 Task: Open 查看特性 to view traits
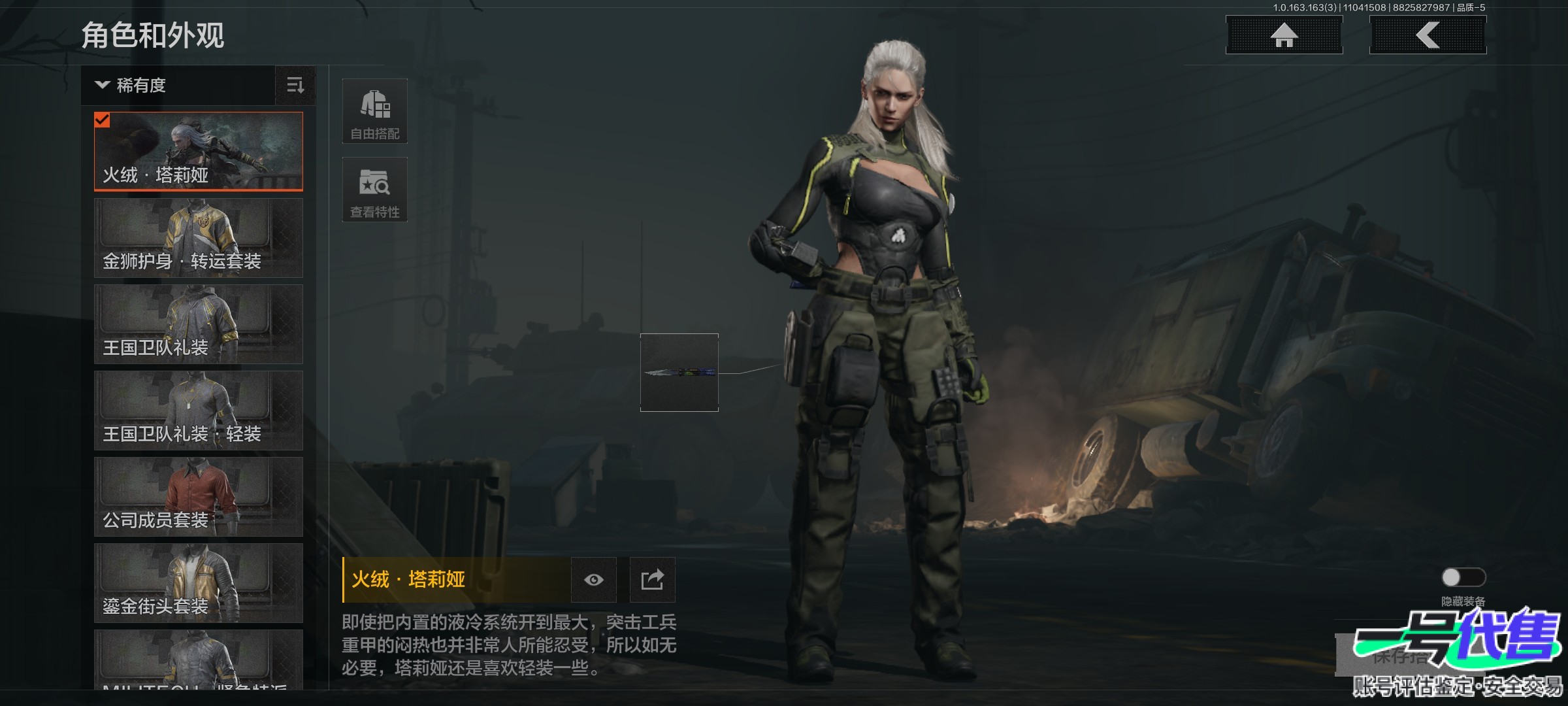pyautogui.click(x=375, y=190)
